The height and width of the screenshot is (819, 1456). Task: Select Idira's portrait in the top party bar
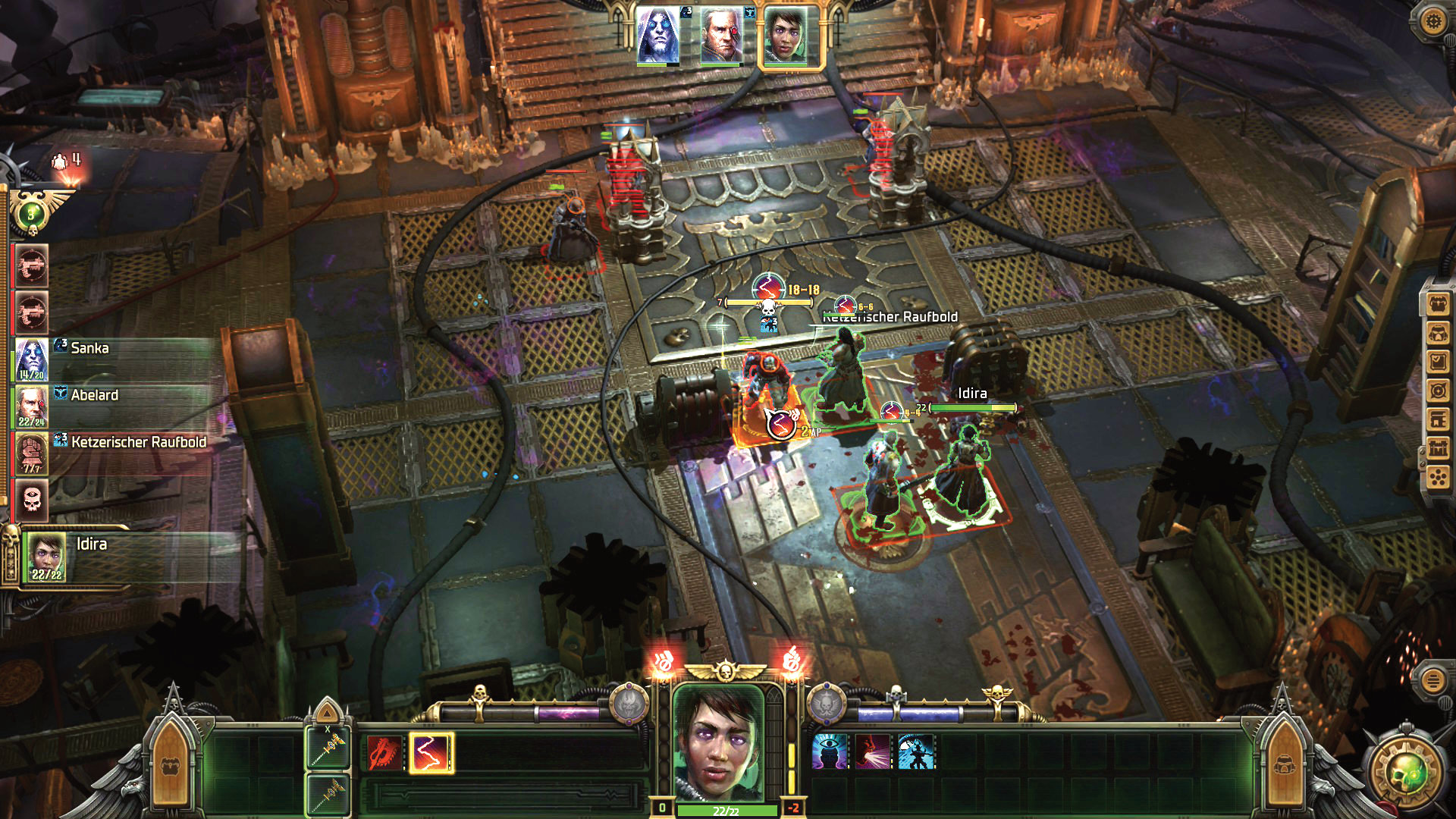[x=786, y=36]
